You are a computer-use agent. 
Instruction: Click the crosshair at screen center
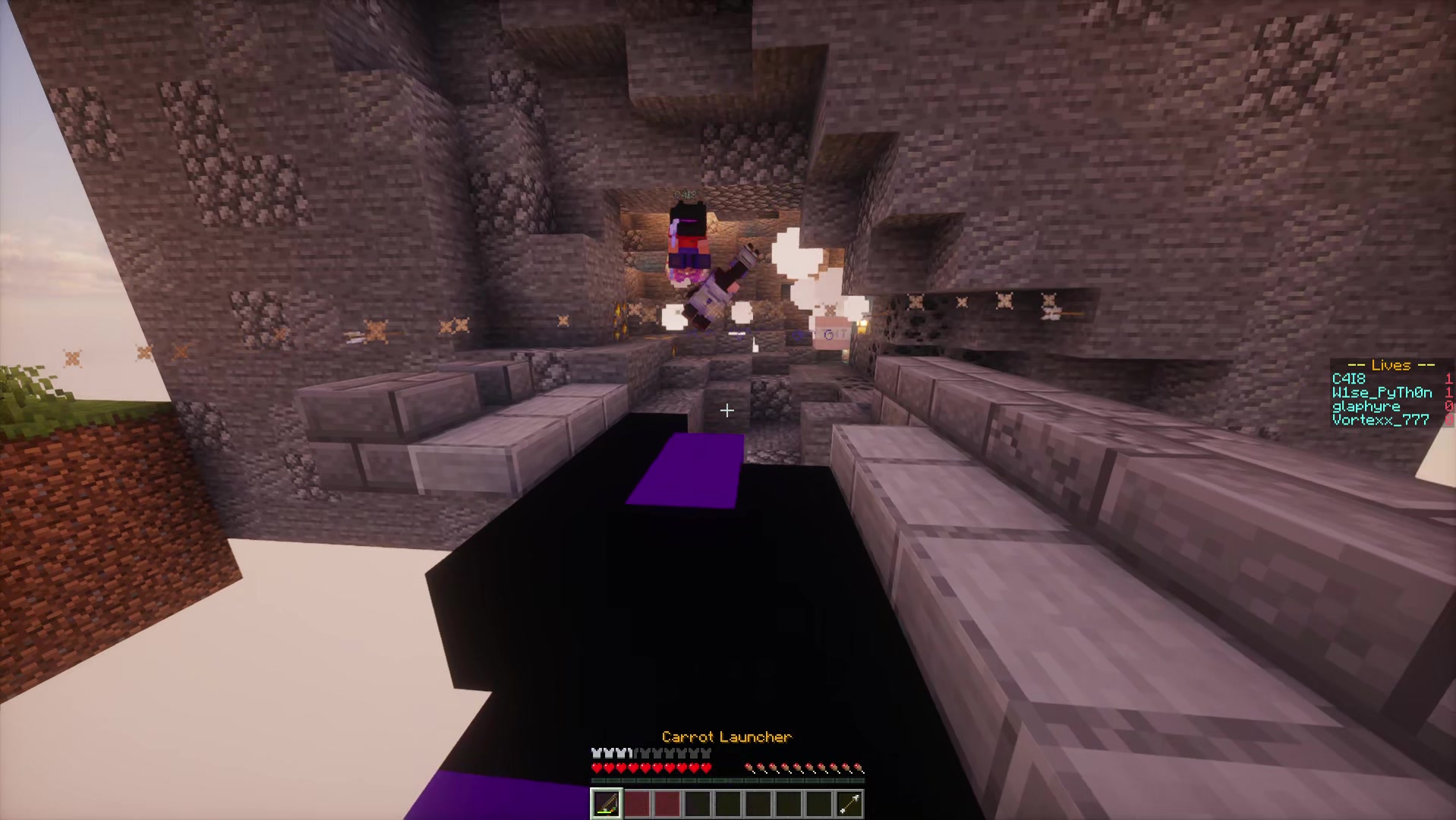(x=727, y=411)
